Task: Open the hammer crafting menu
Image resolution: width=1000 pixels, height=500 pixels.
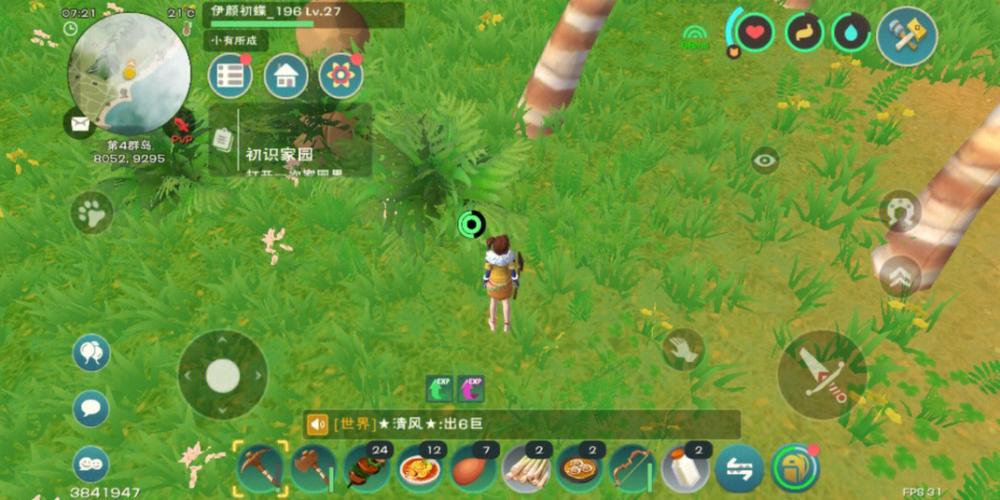Action: coord(906,37)
